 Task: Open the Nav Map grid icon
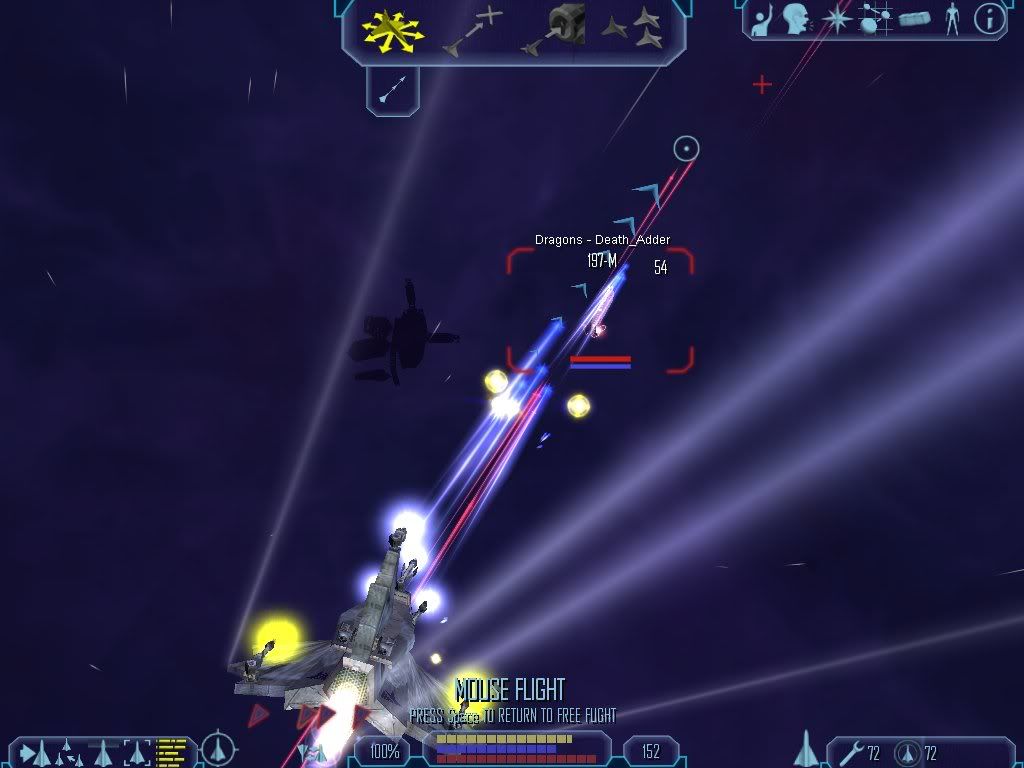(876, 18)
